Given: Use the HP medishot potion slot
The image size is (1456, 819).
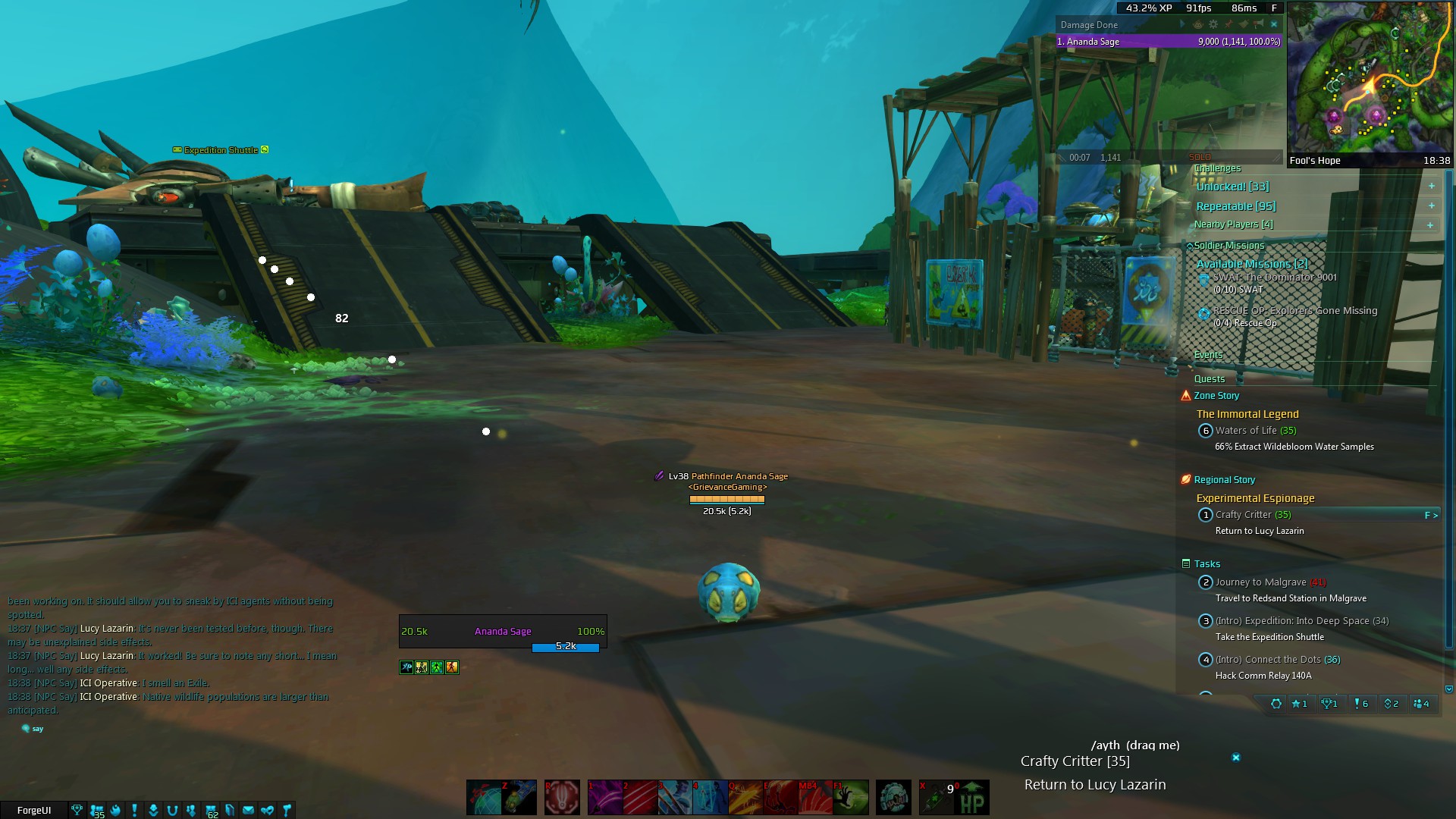Looking at the screenshot, I should [971, 798].
